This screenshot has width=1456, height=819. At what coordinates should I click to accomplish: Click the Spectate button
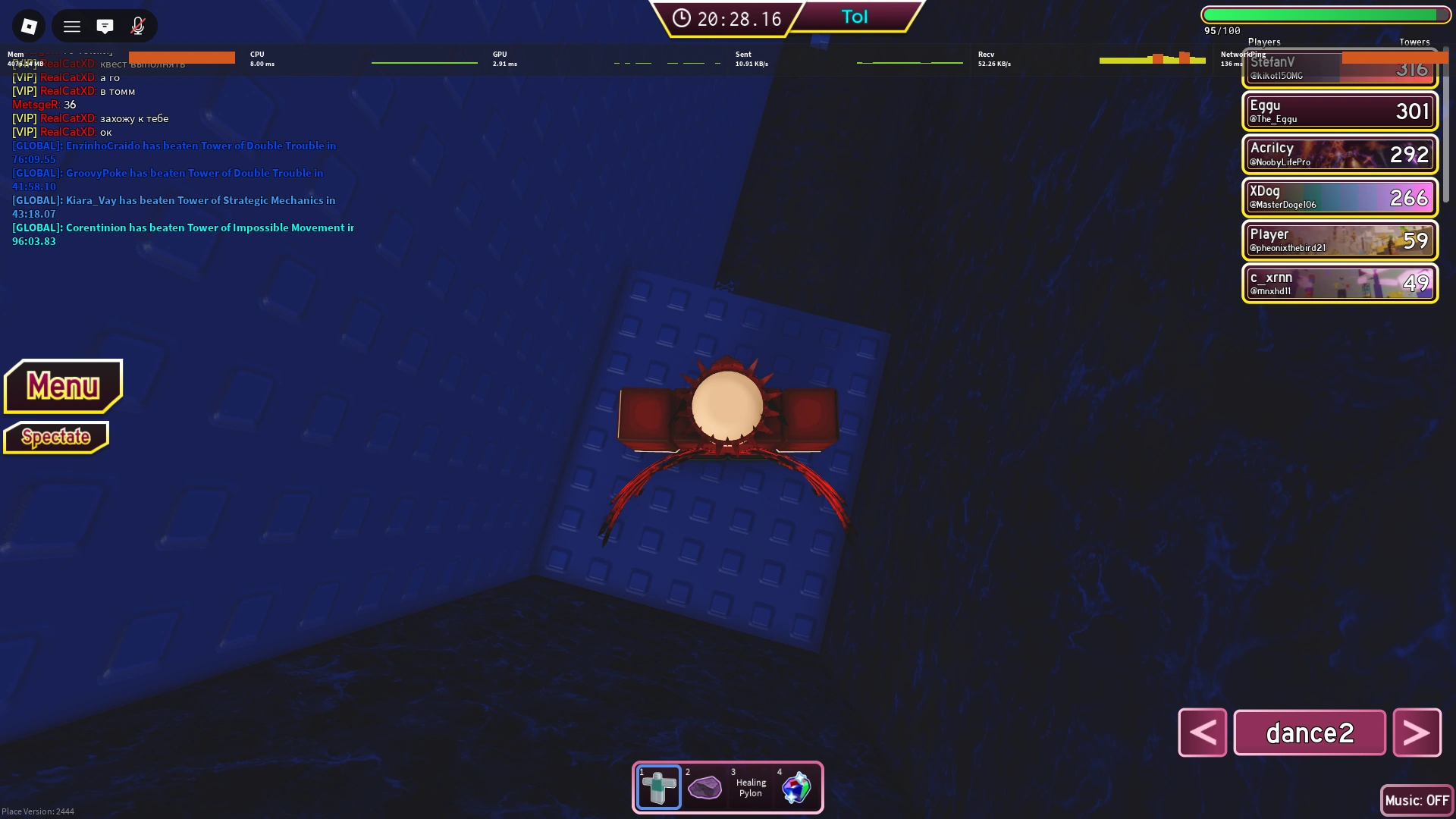56,438
